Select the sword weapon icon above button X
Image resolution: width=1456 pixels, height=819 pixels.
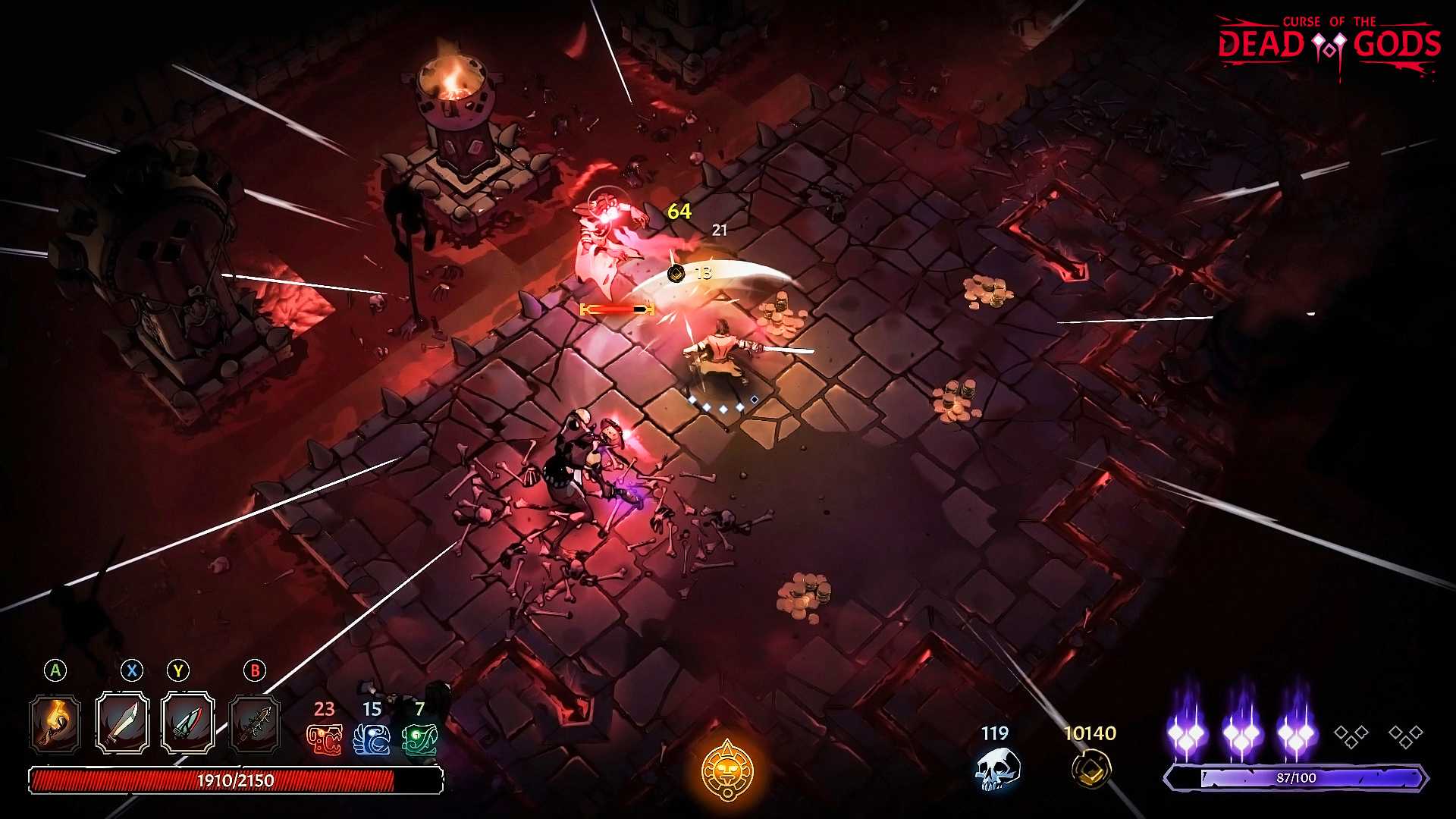tap(121, 724)
